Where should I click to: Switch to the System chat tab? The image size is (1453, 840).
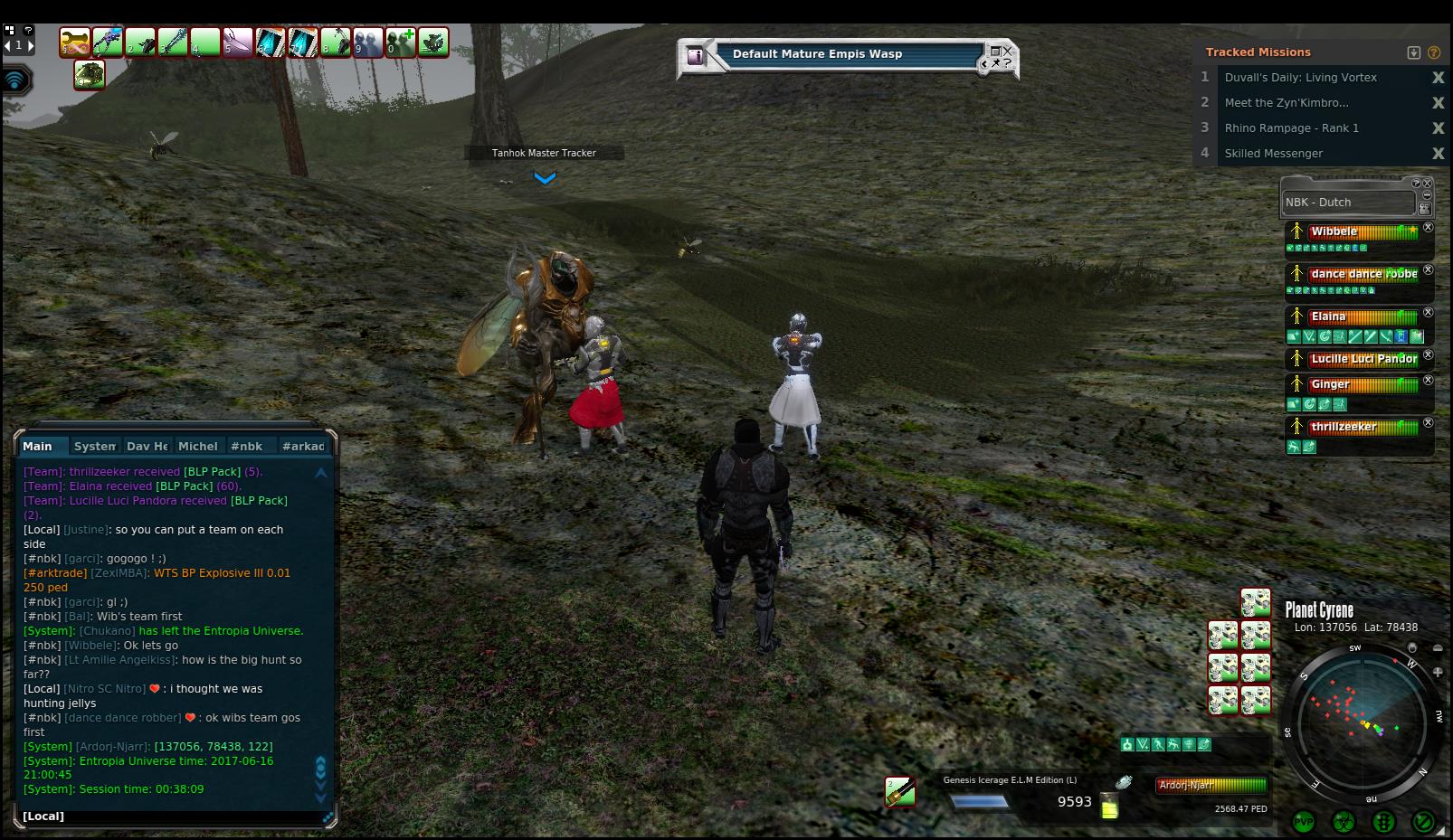coord(95,446)
